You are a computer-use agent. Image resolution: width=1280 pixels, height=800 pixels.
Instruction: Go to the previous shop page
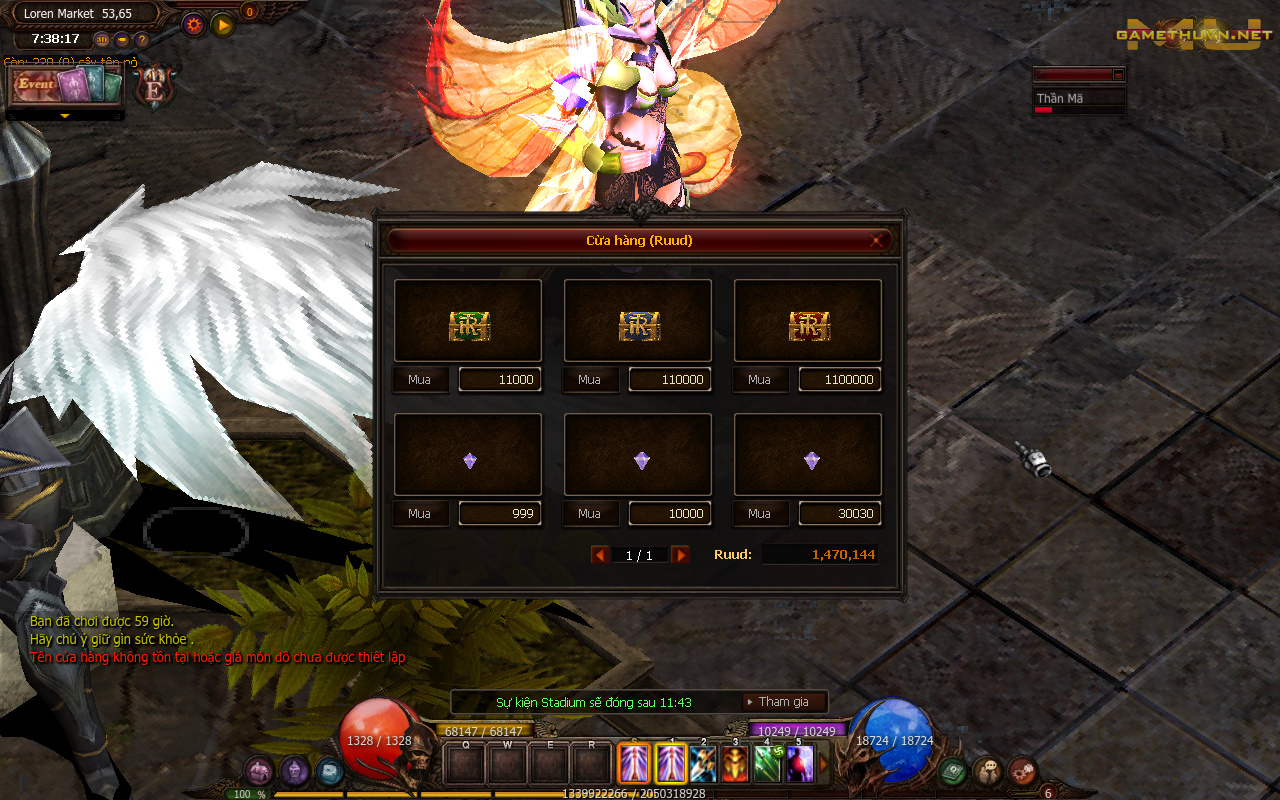[x=600, y=555]
